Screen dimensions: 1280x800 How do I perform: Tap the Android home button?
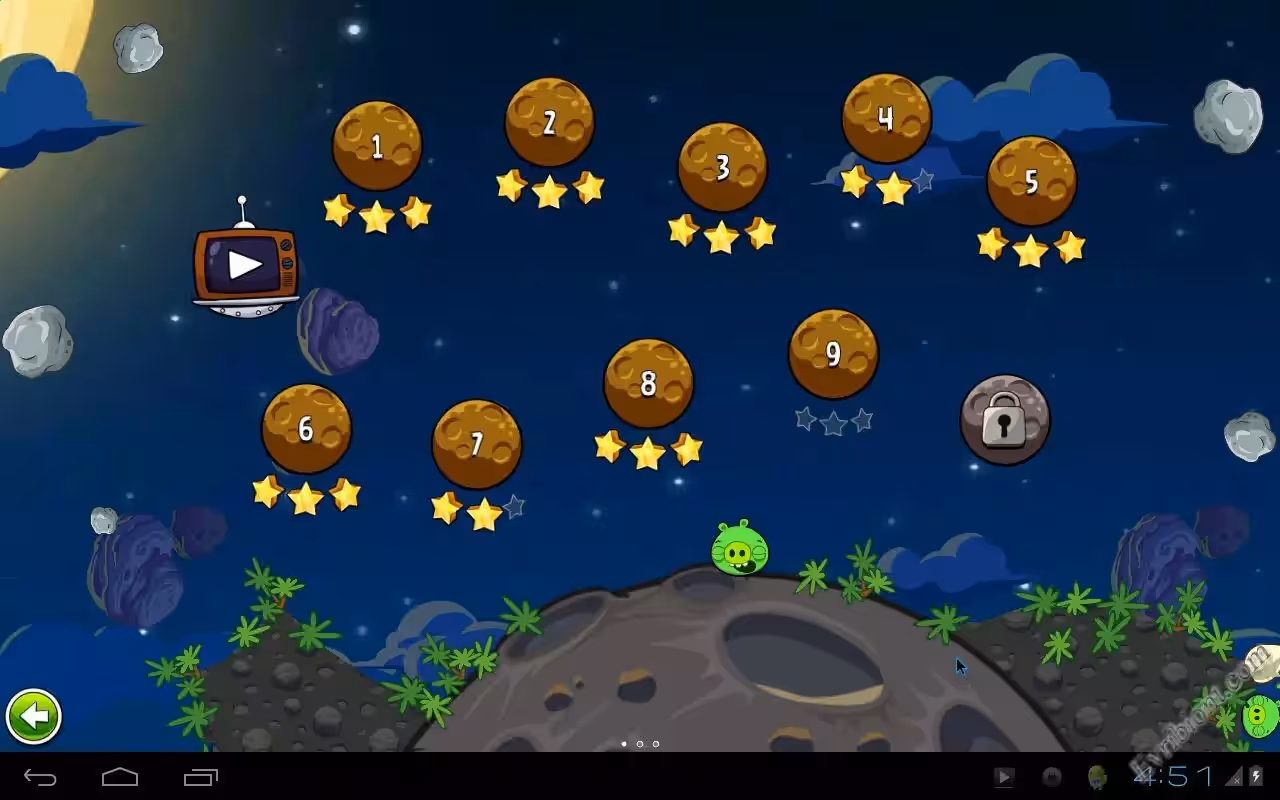point(120,777)
